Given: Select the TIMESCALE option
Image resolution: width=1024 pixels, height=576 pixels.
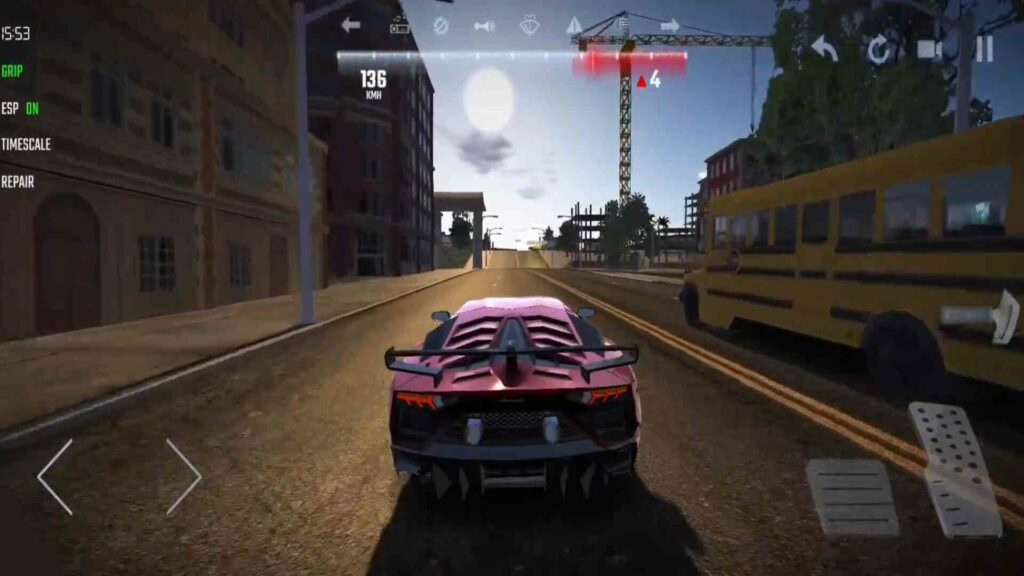Looking at the screenshot, I should (26, 144).
